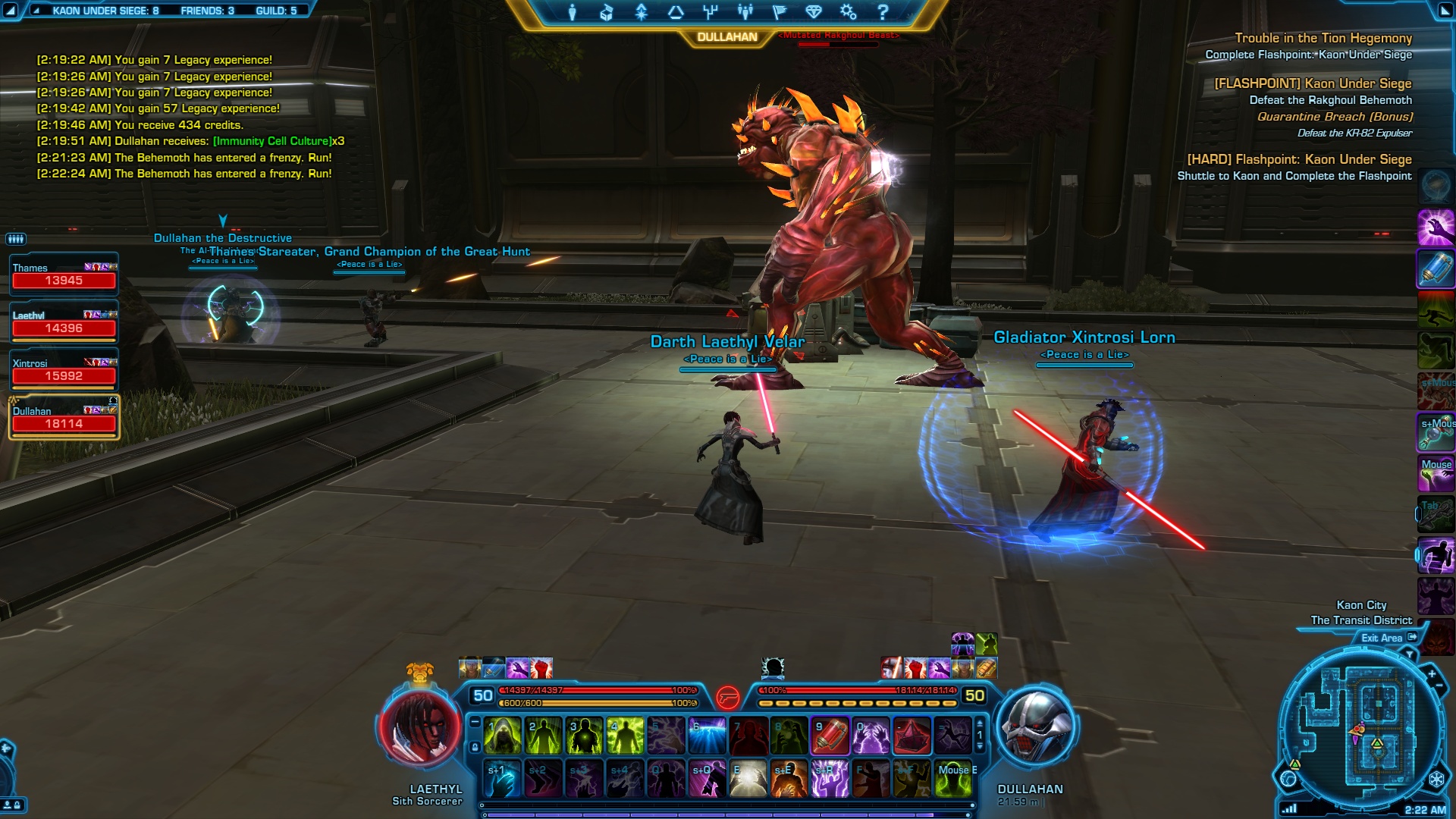Open the minimap filter funnel
The height and width of the screenshot is (819, 1456).
click(x=1410, y=654)
